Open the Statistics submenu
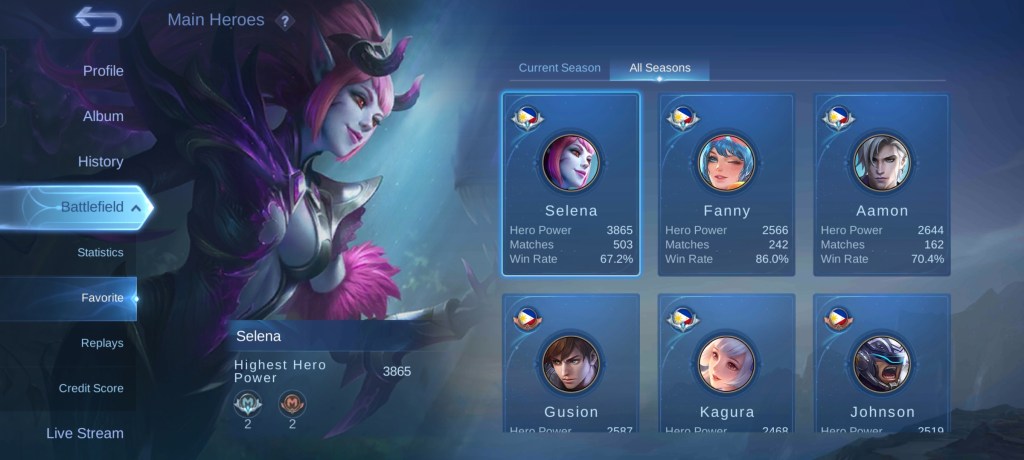 pyautogui.click(x=100, y=252)
